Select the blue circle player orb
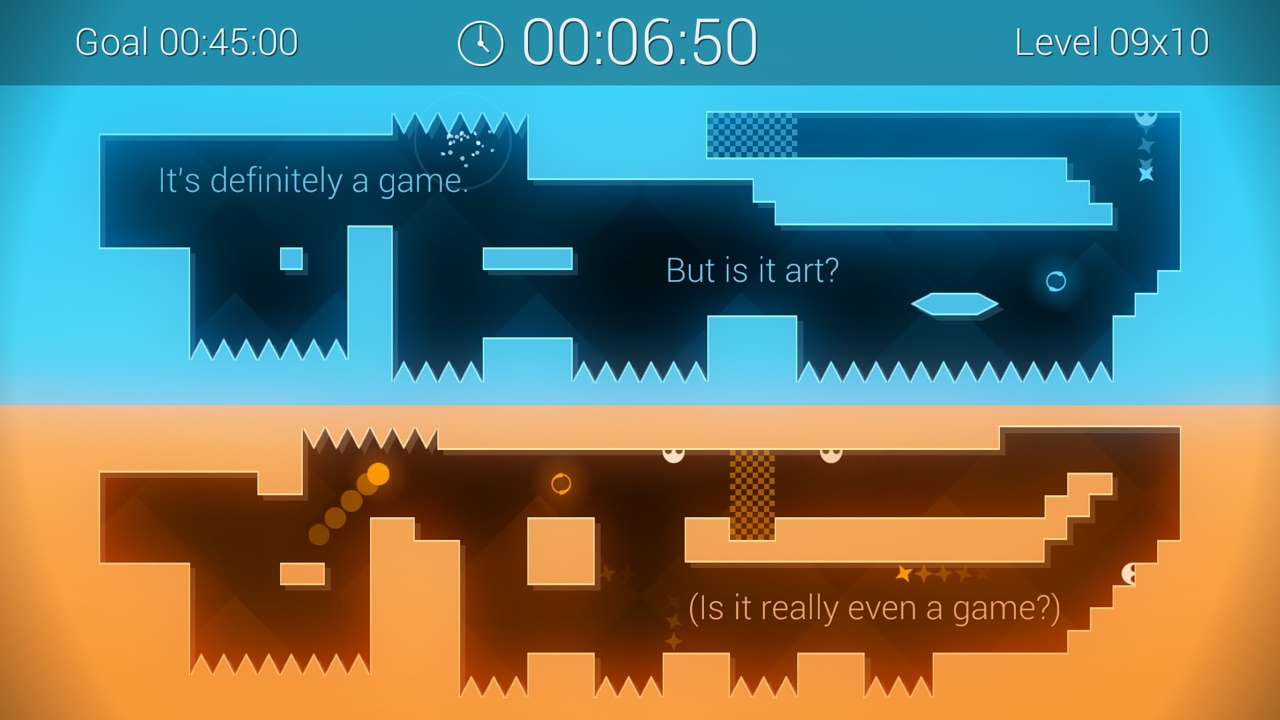Viewport: 1280px width, 720px height. 1055,283
